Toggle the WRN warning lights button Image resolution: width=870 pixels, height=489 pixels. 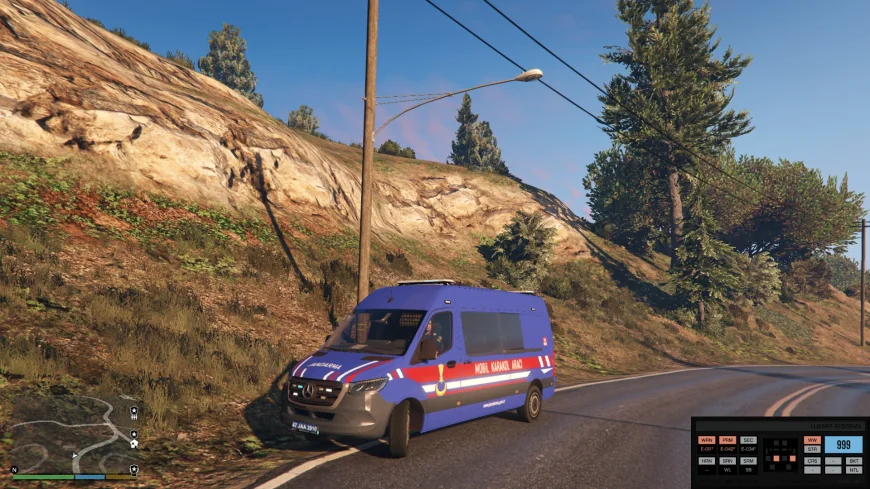coord(707,440)
